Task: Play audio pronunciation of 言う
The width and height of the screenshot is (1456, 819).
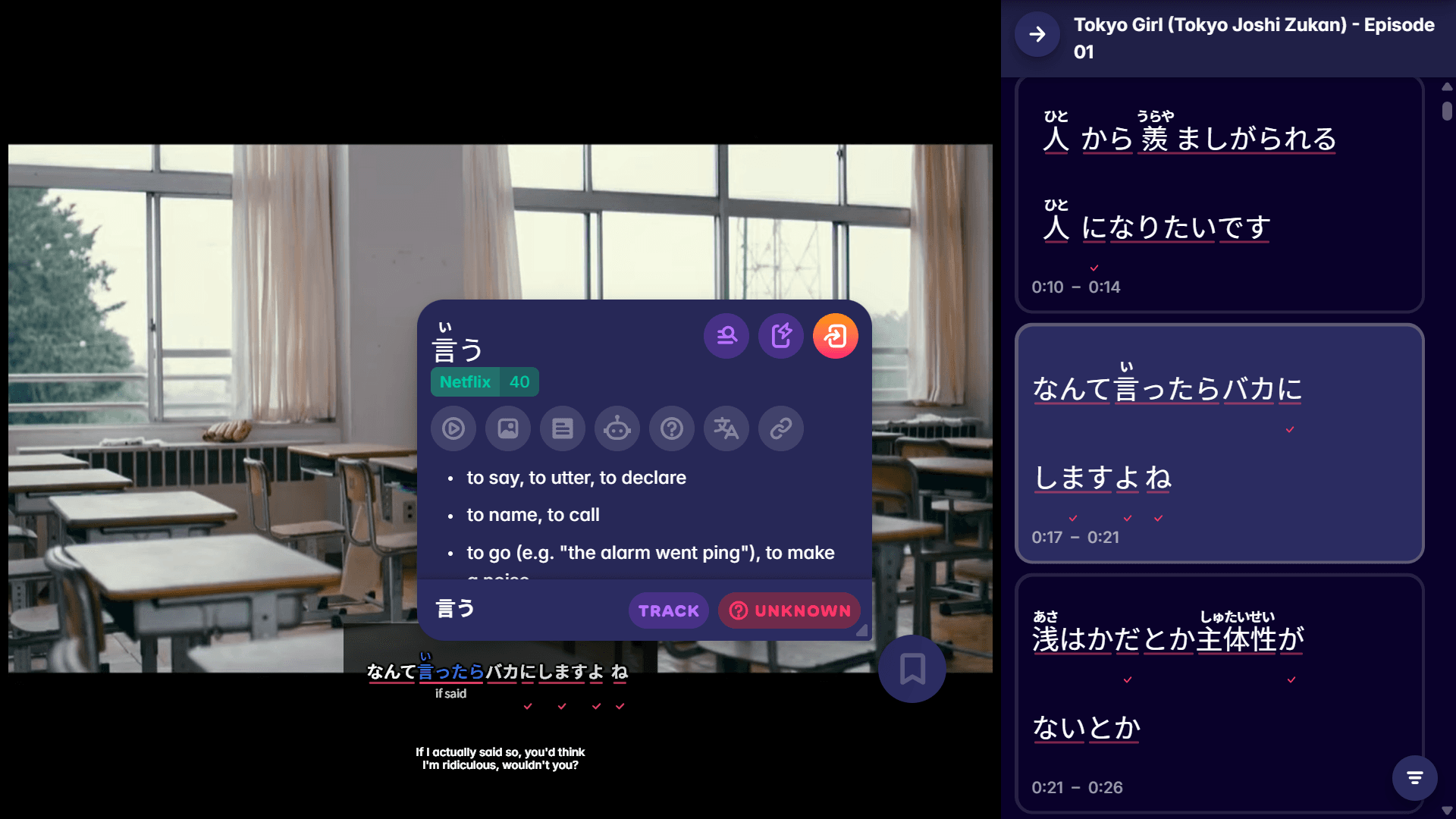Action: (x=453, y=428)
